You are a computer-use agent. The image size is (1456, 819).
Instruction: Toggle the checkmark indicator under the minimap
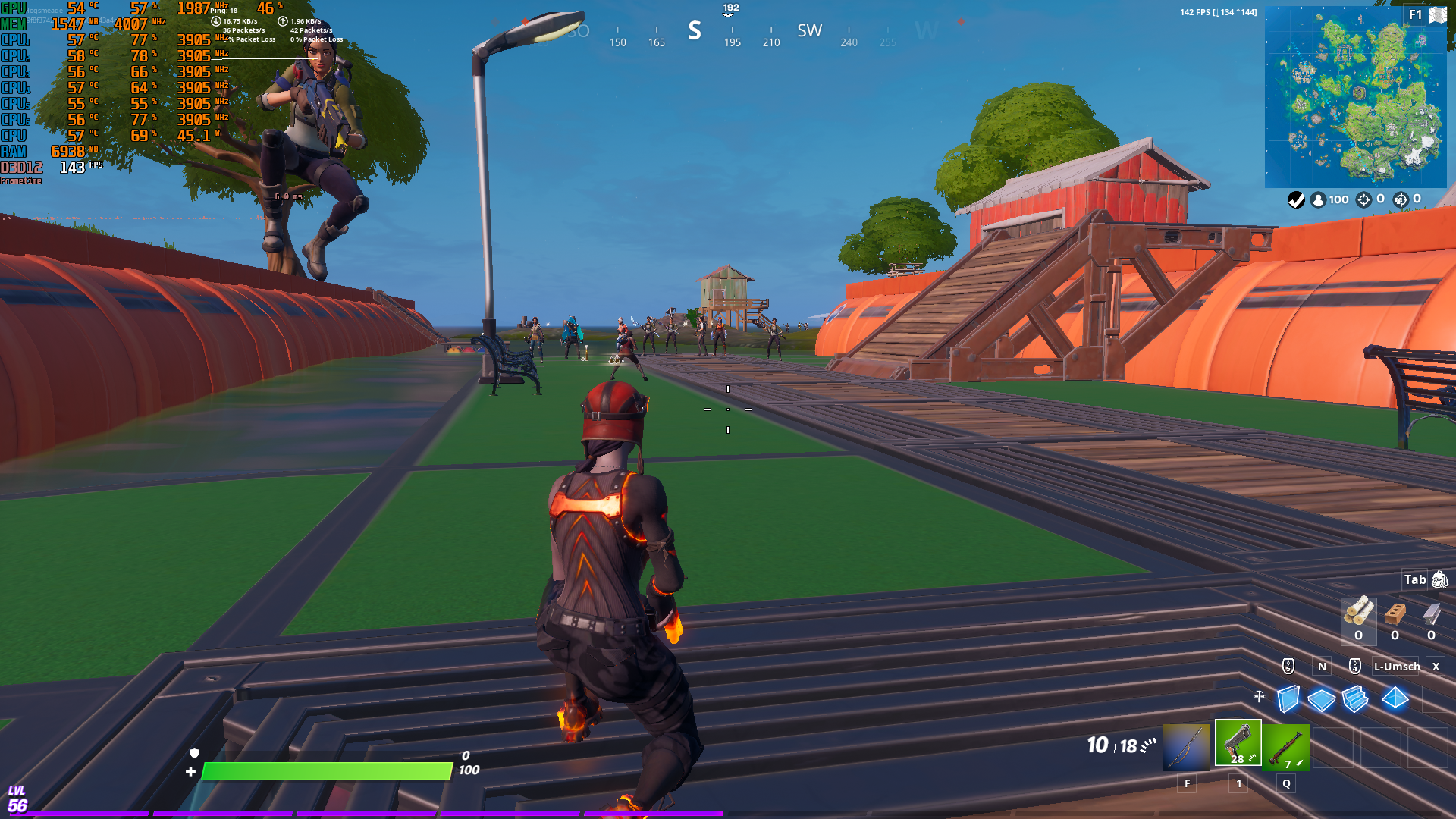[1296, 199]
